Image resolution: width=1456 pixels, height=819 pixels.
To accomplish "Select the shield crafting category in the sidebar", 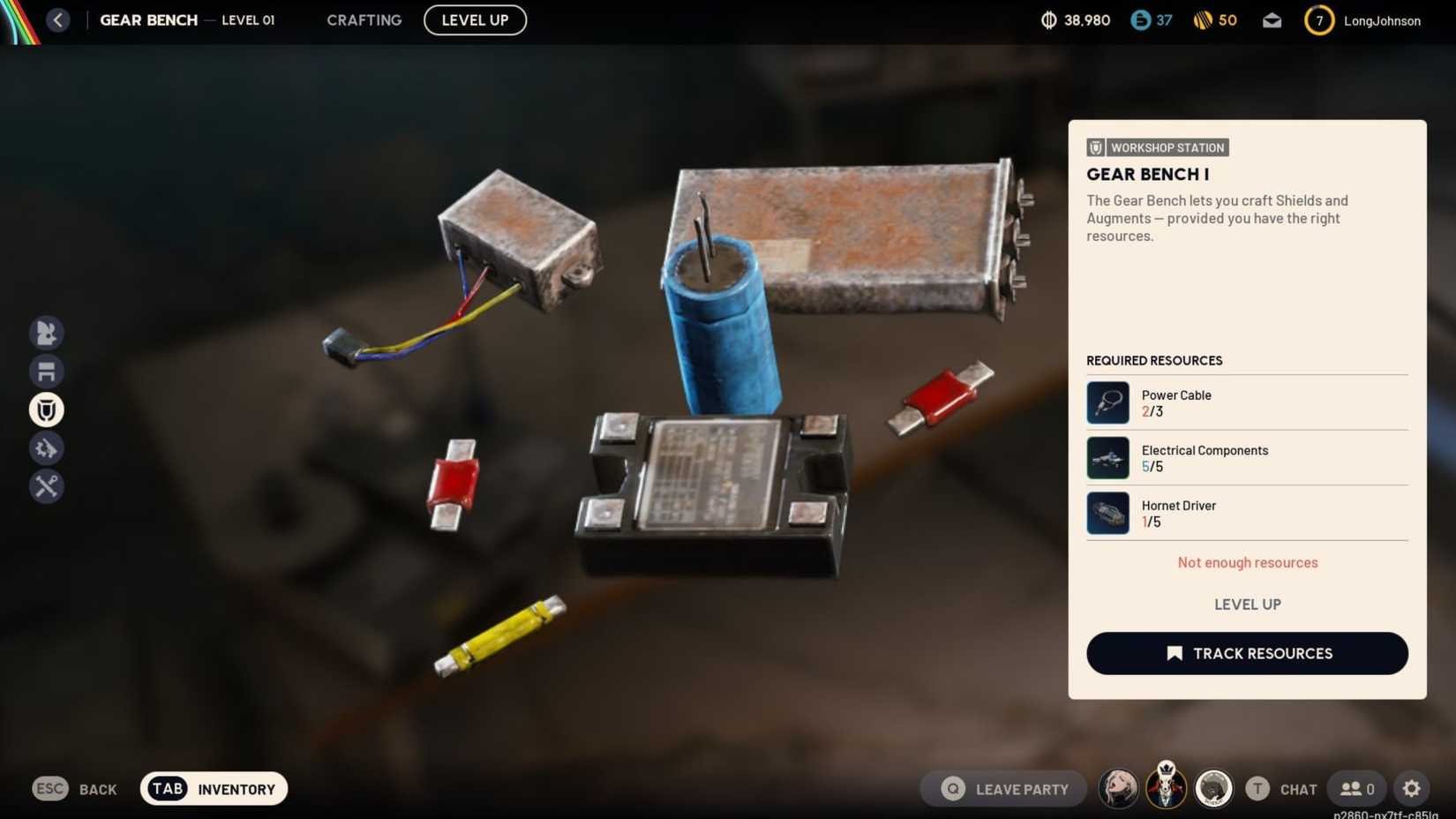I will 47,409.
